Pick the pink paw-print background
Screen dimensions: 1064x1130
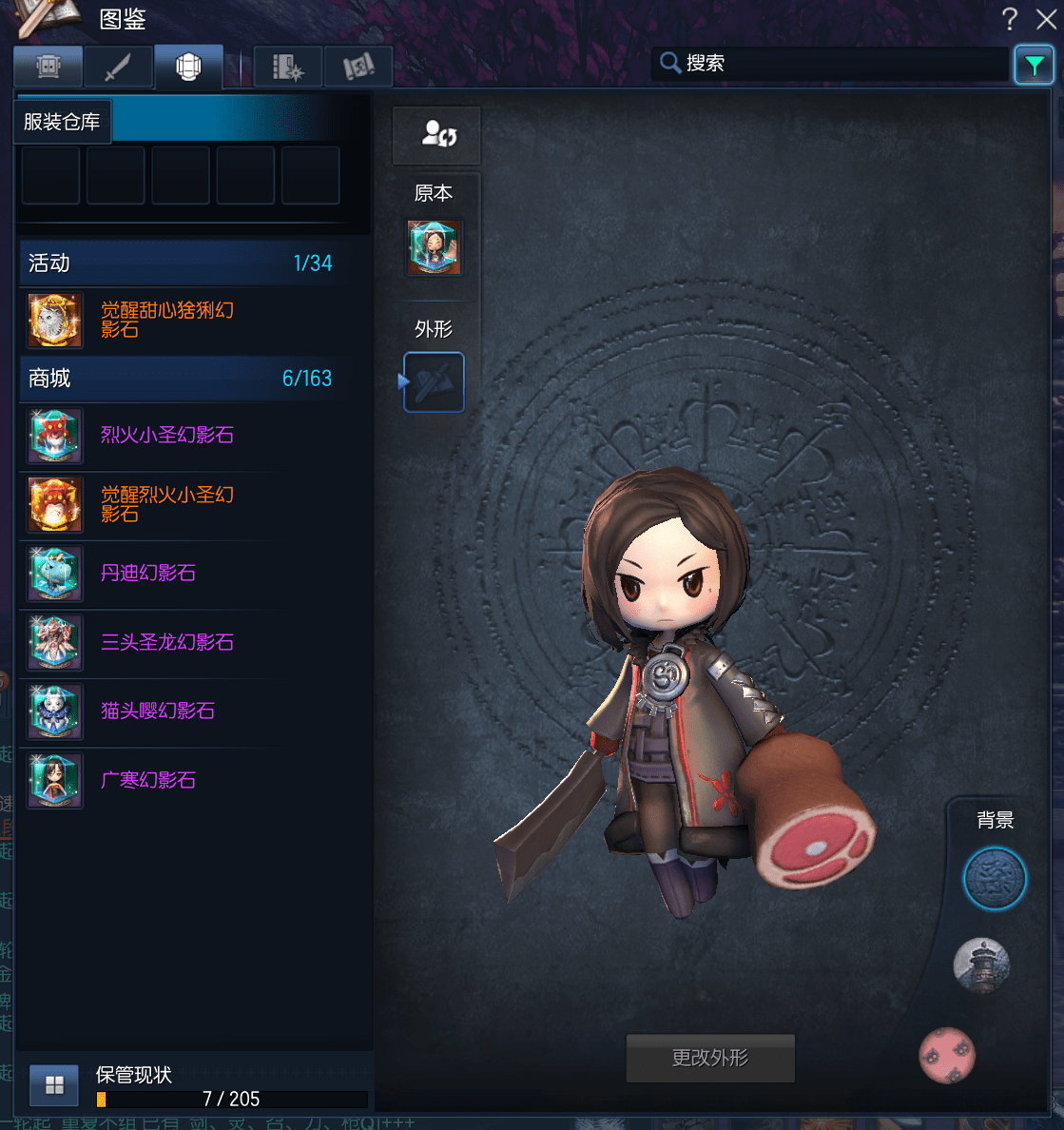(x=947, y=1055)
